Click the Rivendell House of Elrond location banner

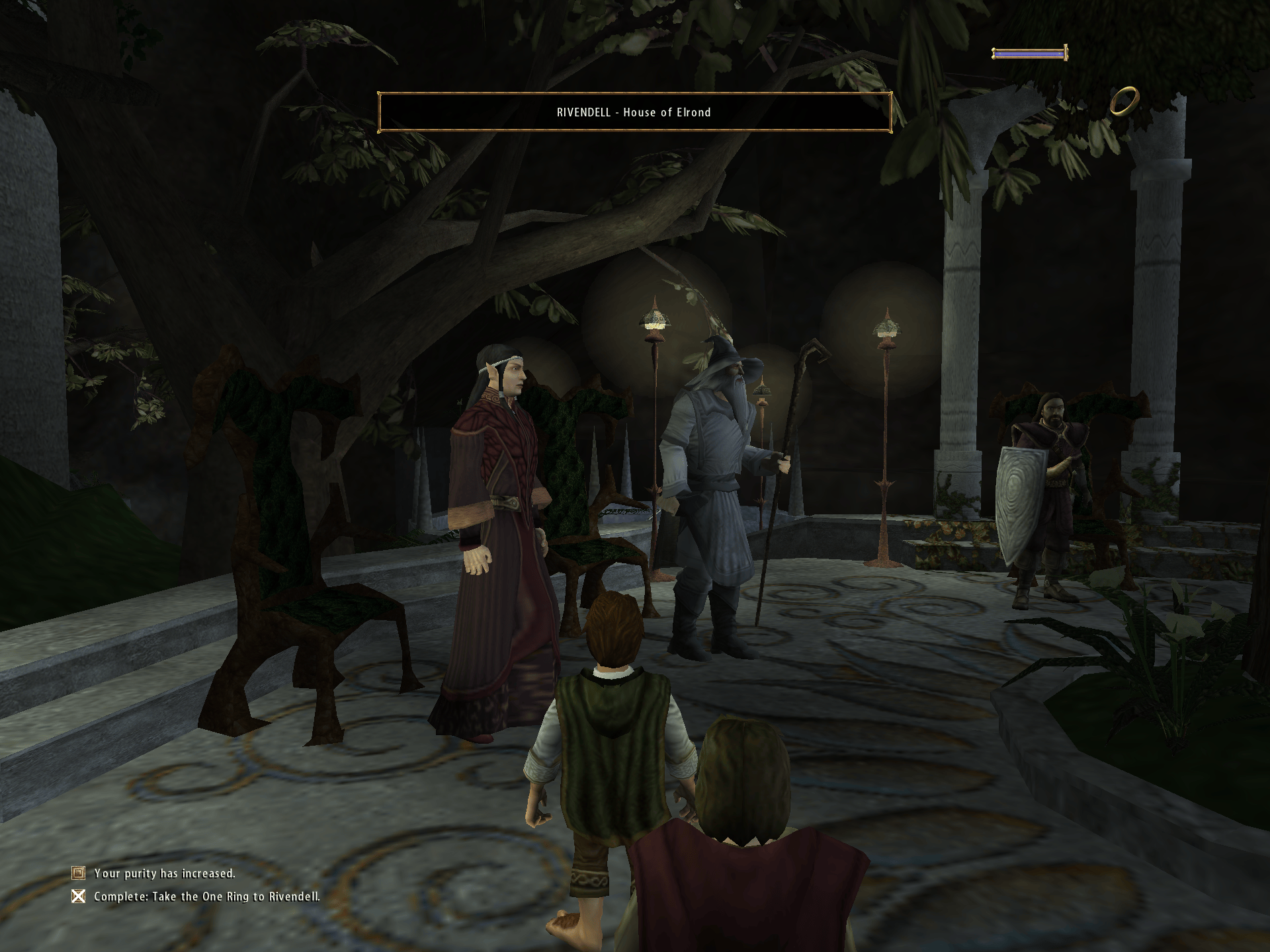pos(634,112)
